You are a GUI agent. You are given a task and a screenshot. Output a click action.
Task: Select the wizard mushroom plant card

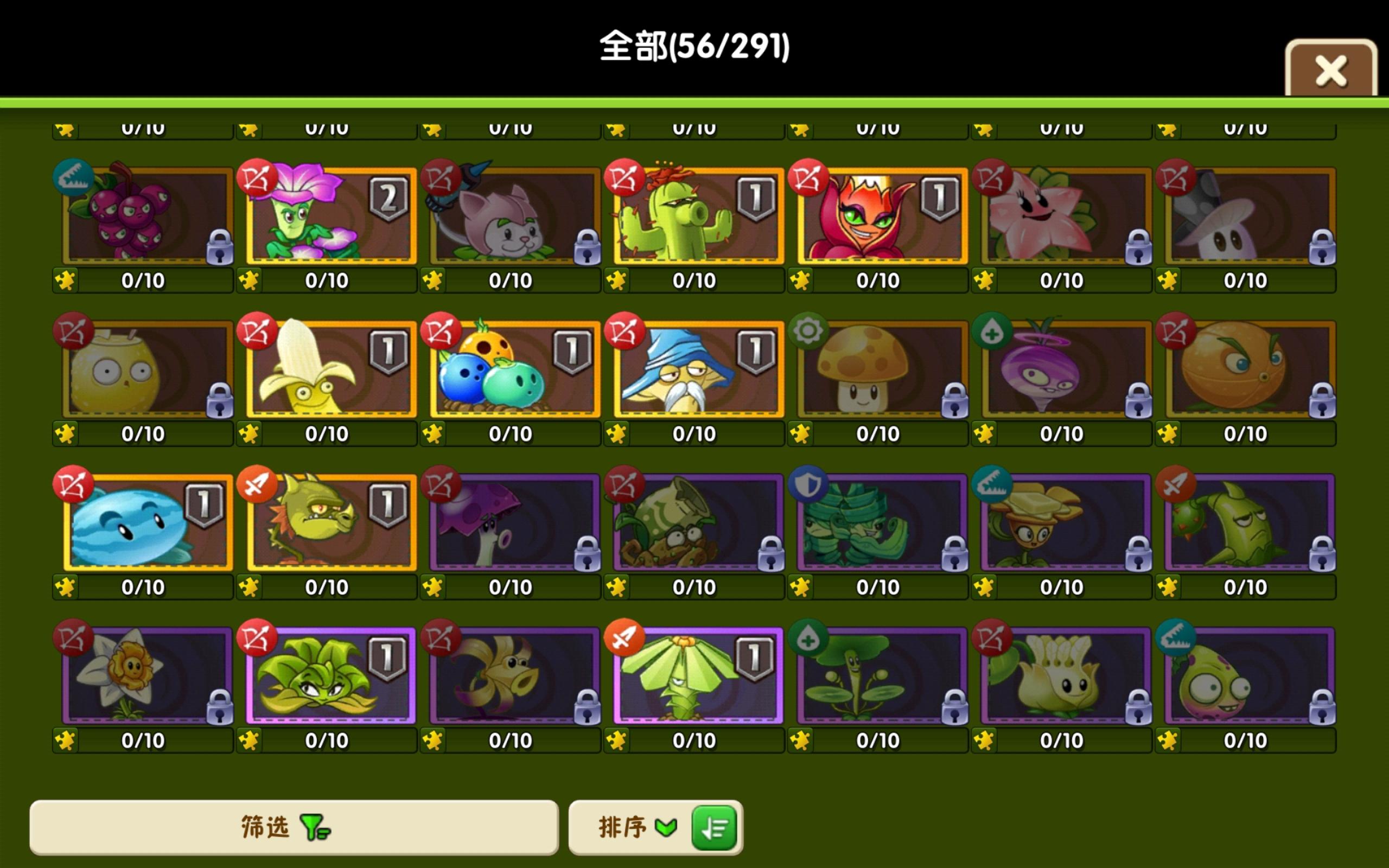tap(696, 371)
